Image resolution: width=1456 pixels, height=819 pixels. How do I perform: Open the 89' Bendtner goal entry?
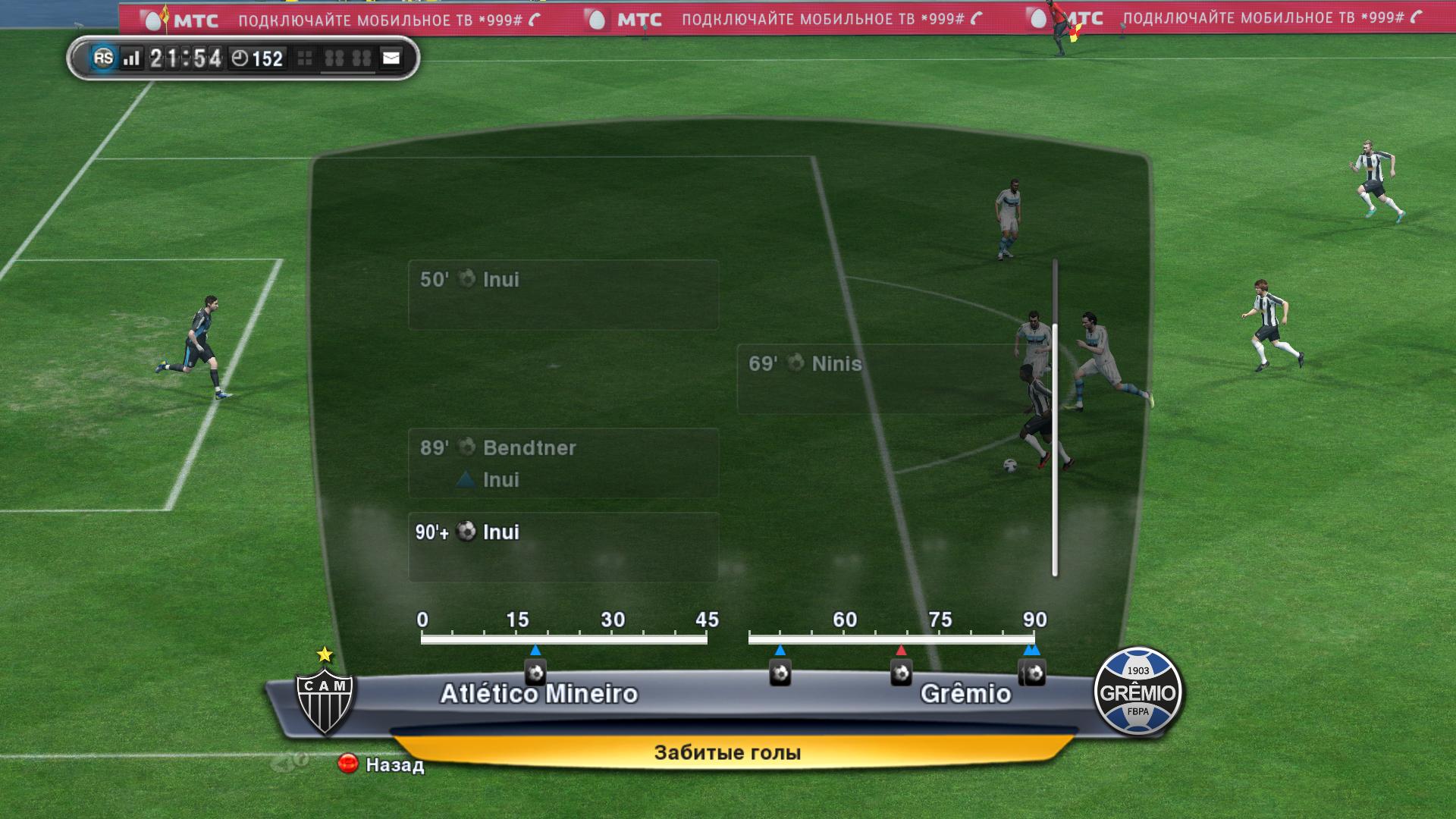(563, 463)
